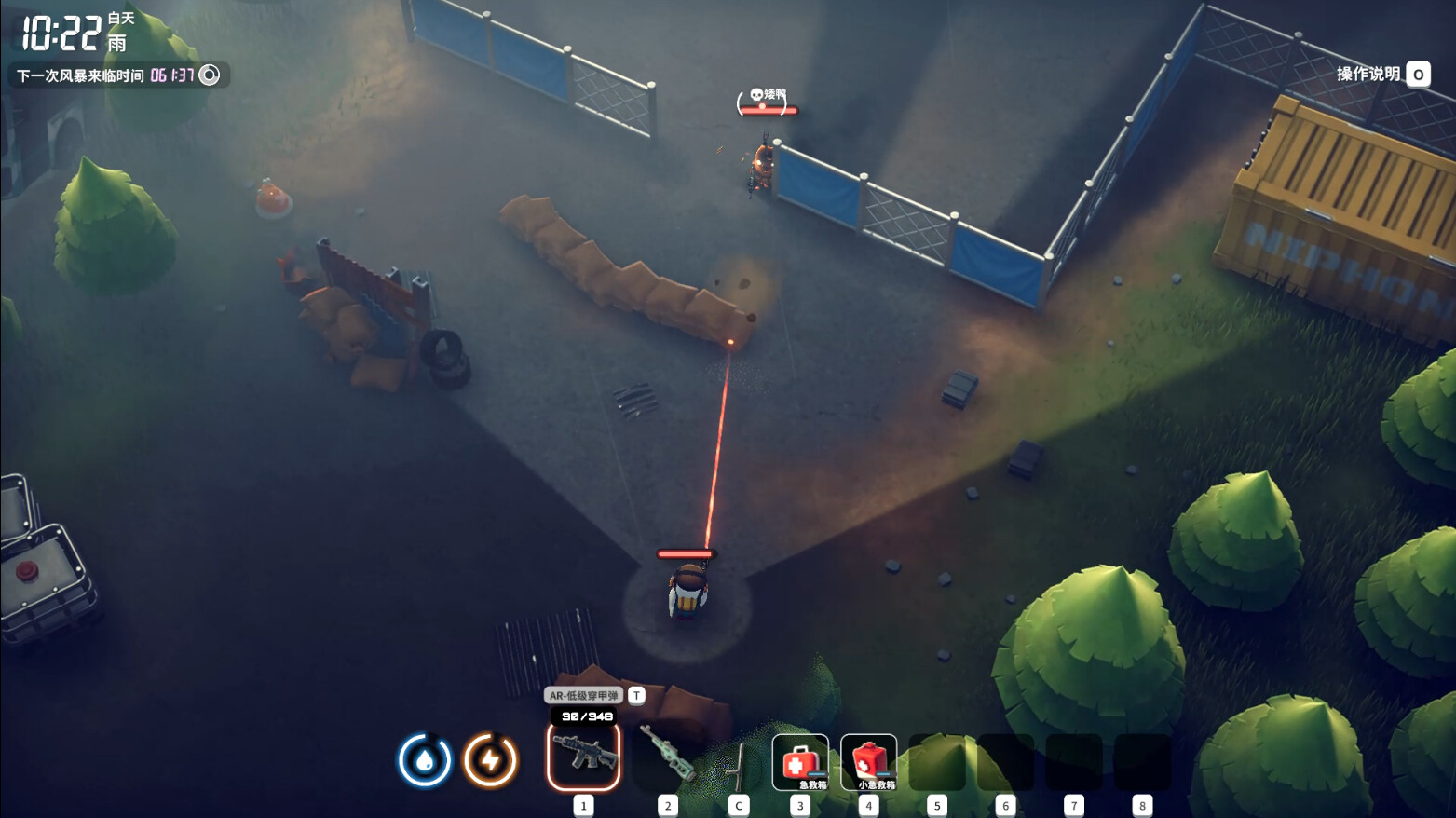Switch to the green sniper rifle slot

pyautogui.click(x=667, y=757)
